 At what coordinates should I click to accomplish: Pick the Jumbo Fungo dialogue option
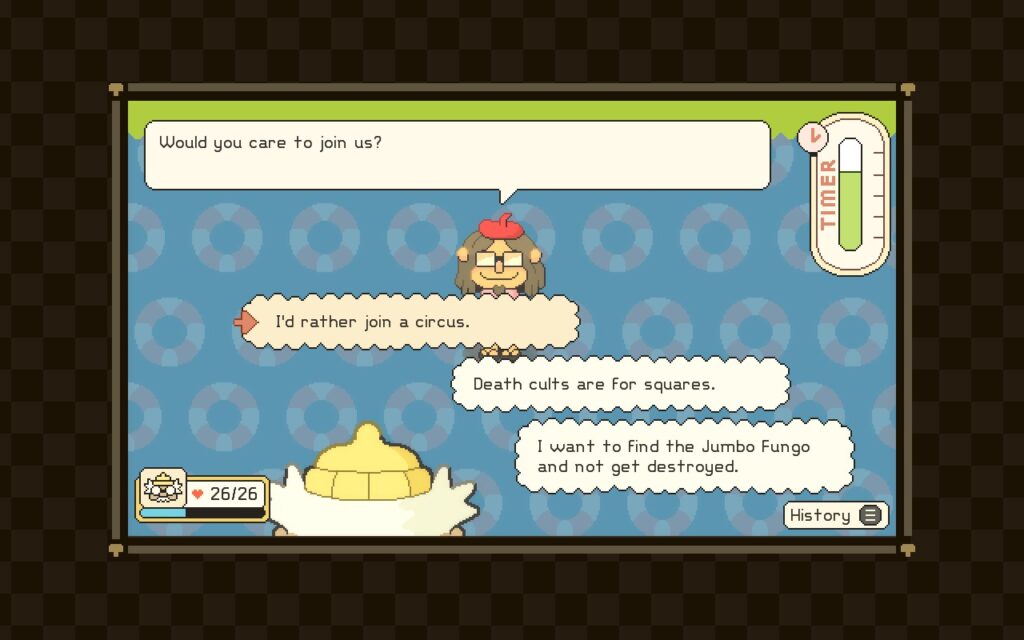coord(684,456)
